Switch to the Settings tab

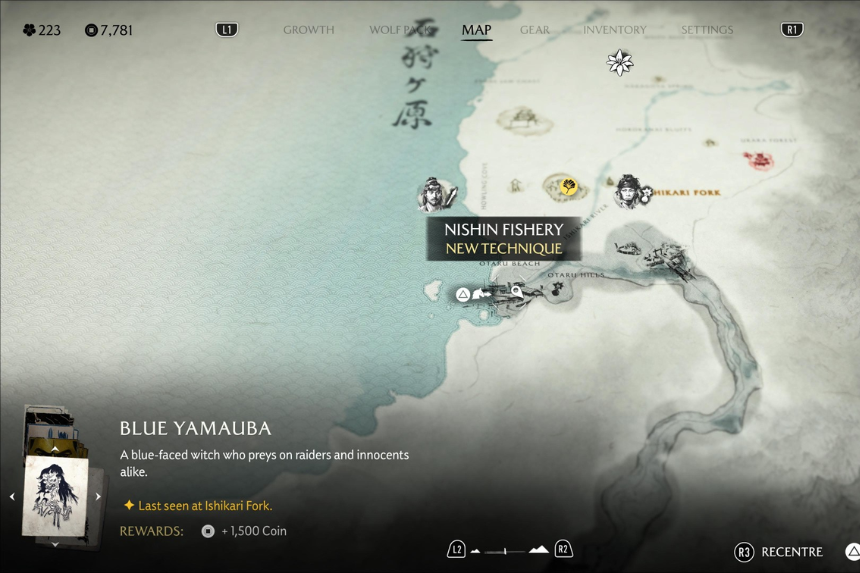[x=707, y=30]
